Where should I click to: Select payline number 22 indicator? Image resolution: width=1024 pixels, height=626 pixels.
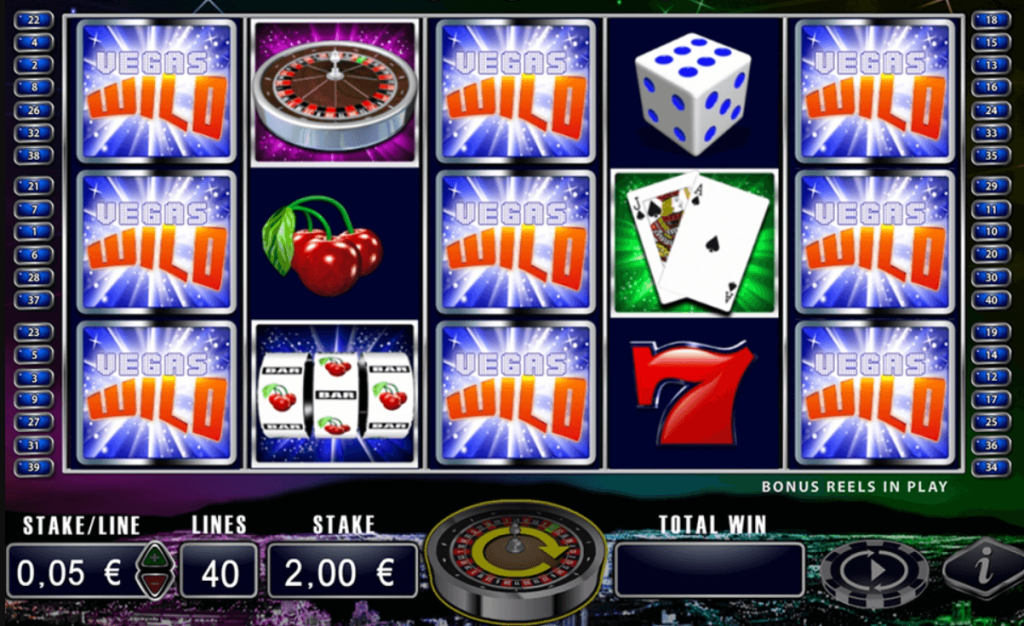pyautogui.click(x=34, y=20)
